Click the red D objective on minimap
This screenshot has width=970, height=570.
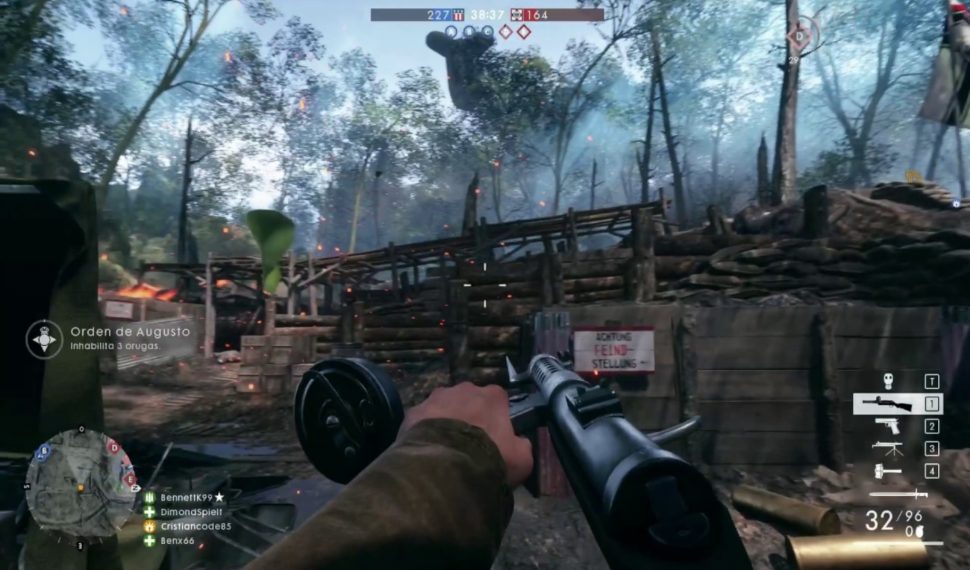tap(113, 446)
